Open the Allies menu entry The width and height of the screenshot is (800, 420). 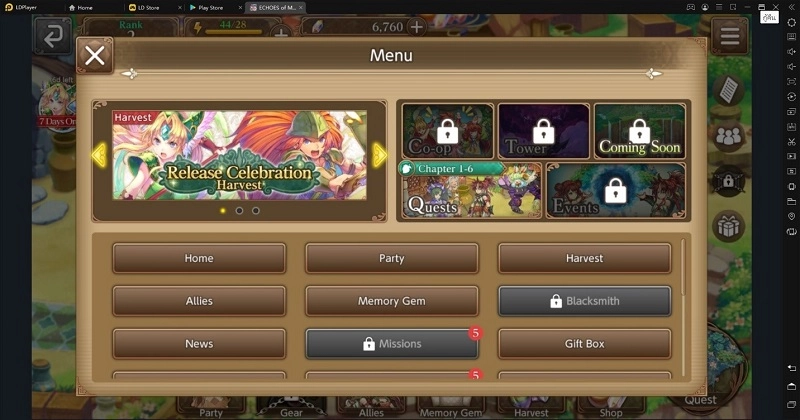pos(199,301)
